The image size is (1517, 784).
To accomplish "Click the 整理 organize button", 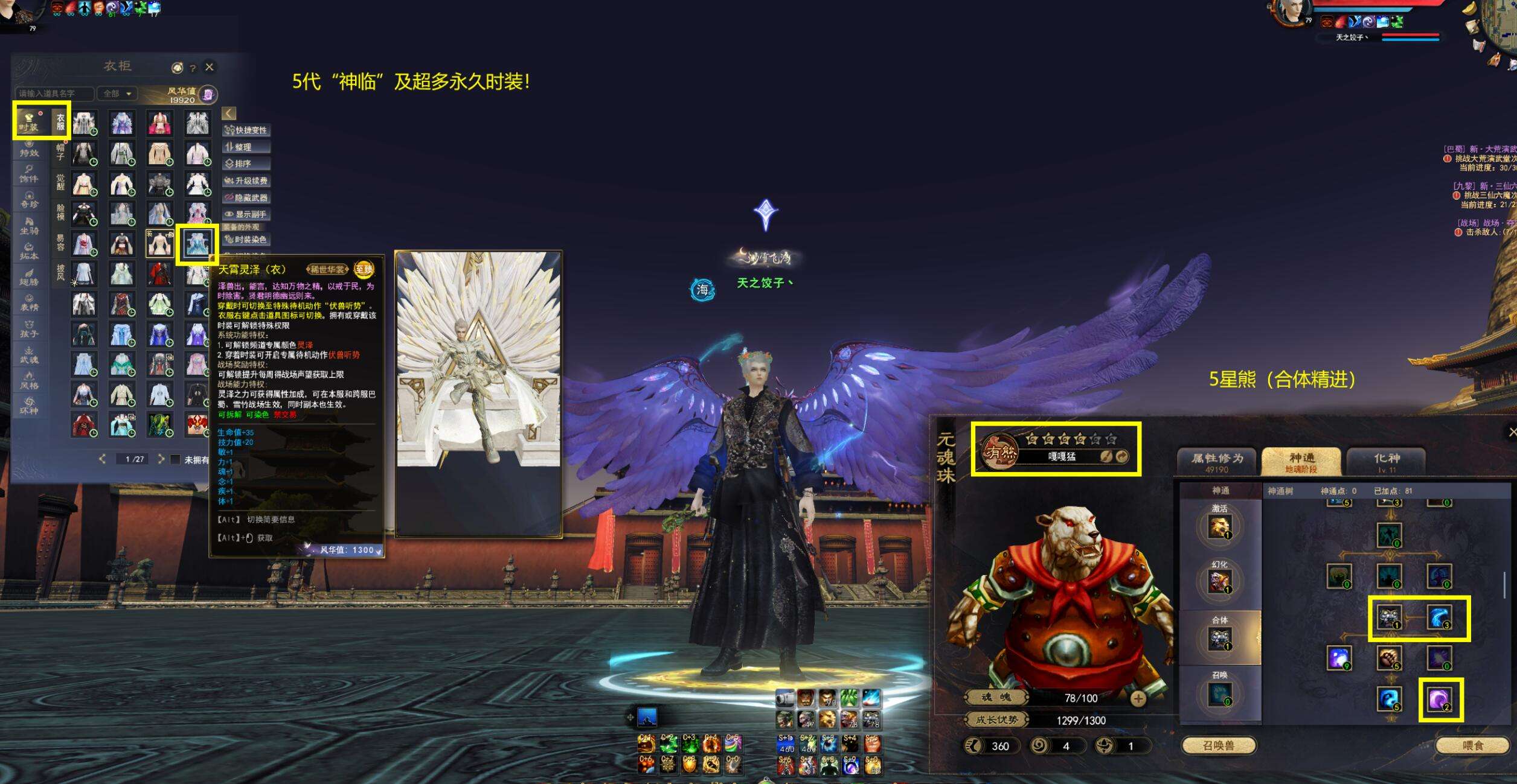I will coord(246,147).
